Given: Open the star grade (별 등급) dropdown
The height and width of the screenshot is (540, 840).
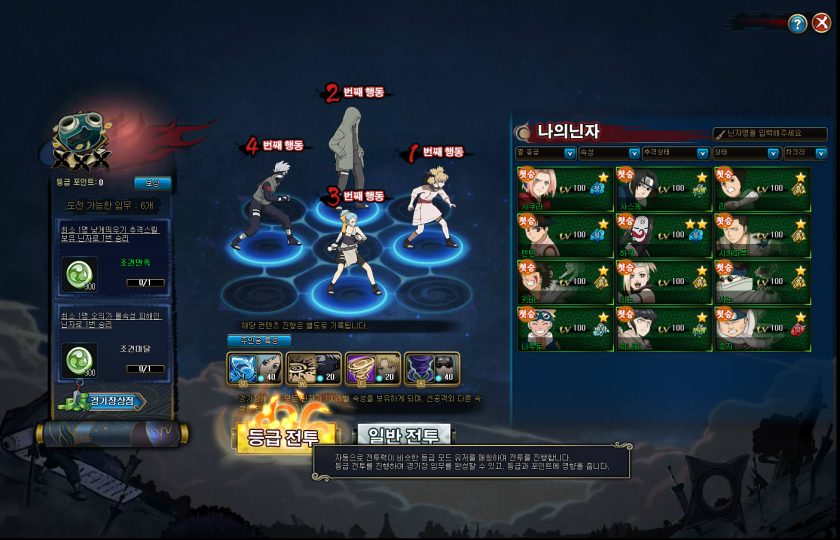Looking at the screenshot, I should click(x=545, y=153).
